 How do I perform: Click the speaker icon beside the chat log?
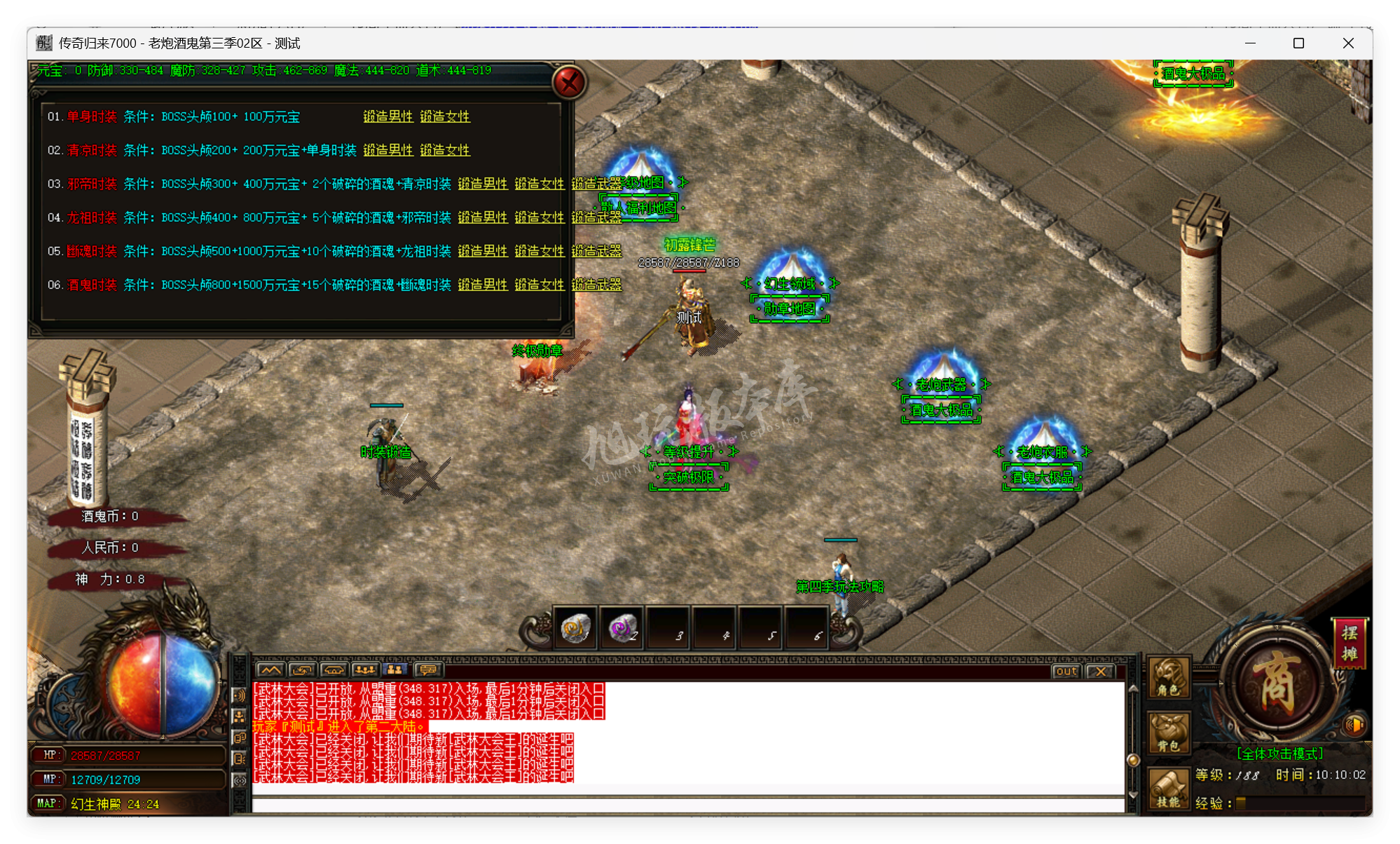pyautogui.click(x=239, y=696)
